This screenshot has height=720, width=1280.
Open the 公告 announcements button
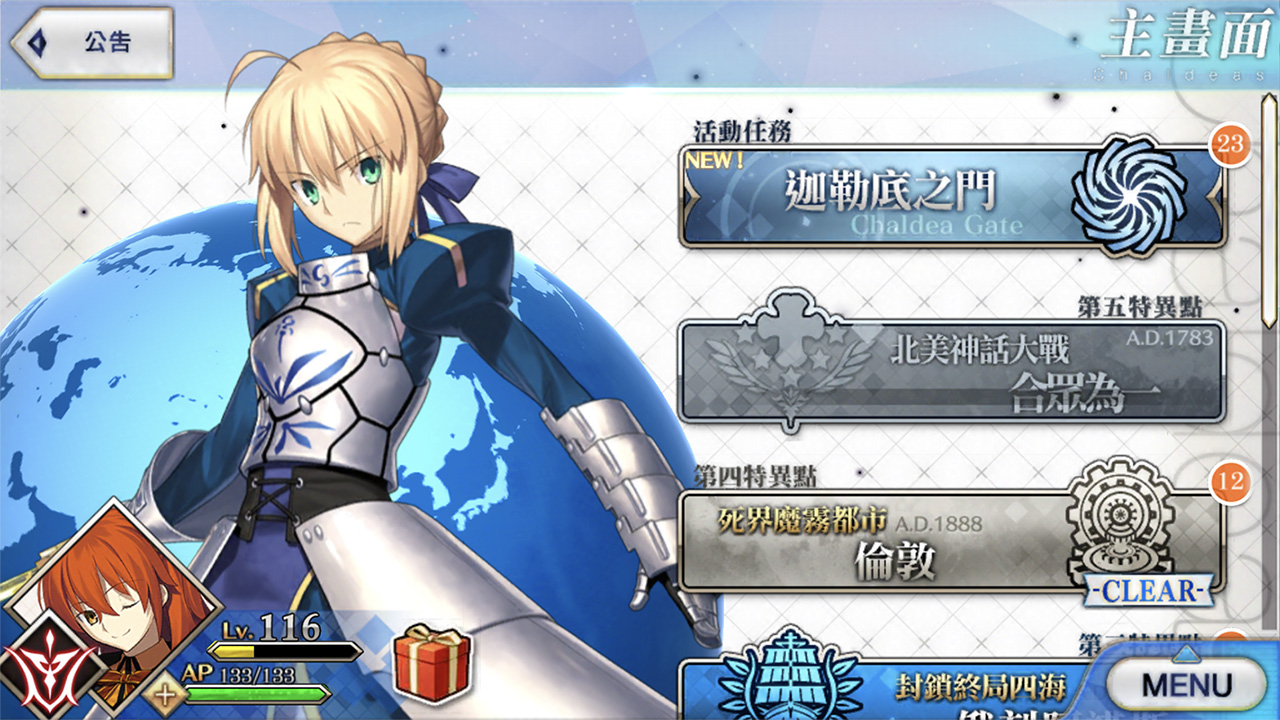coord(92,44)
